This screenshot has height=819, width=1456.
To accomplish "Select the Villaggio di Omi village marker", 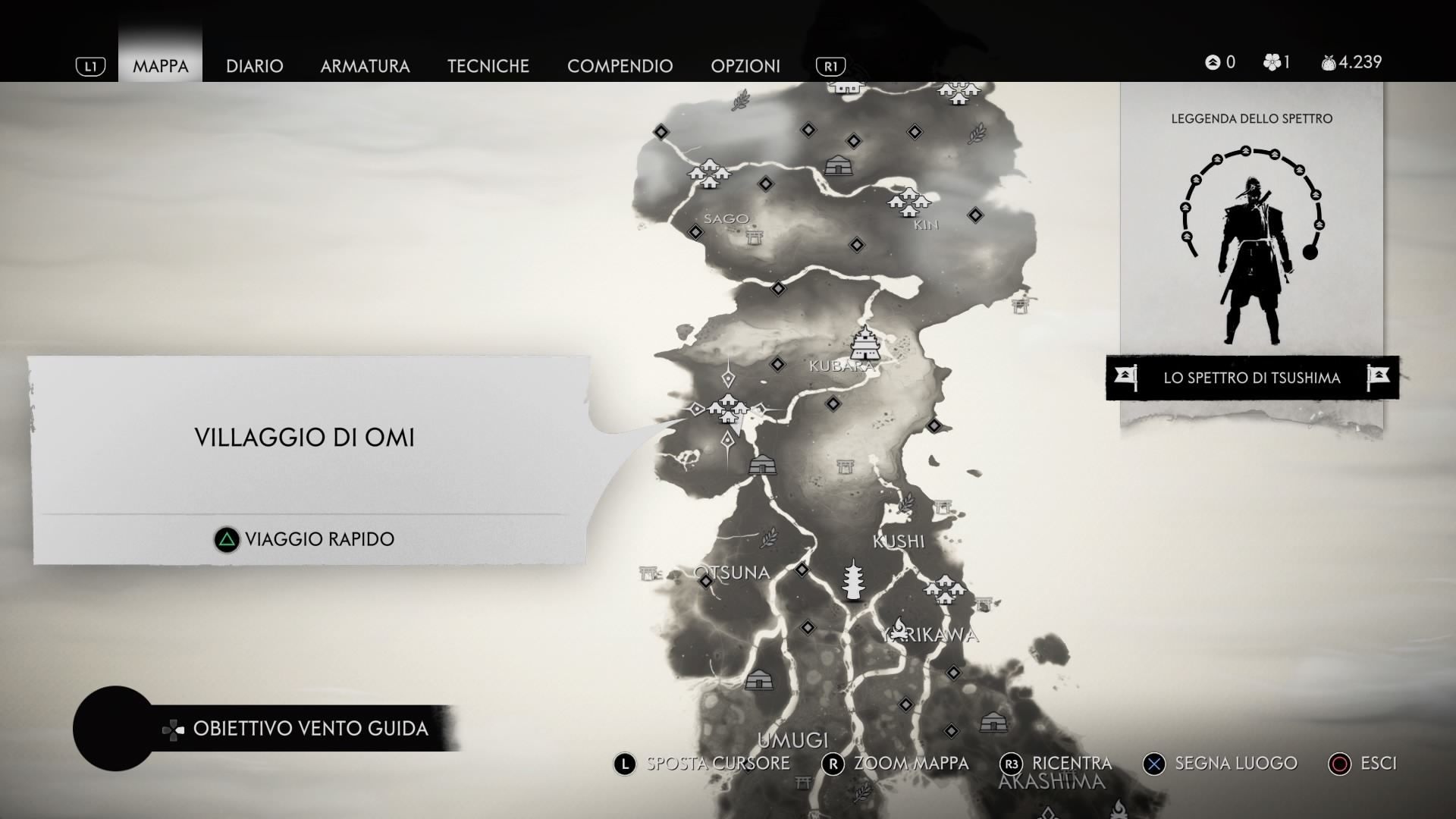I will (x=728, y=408).
